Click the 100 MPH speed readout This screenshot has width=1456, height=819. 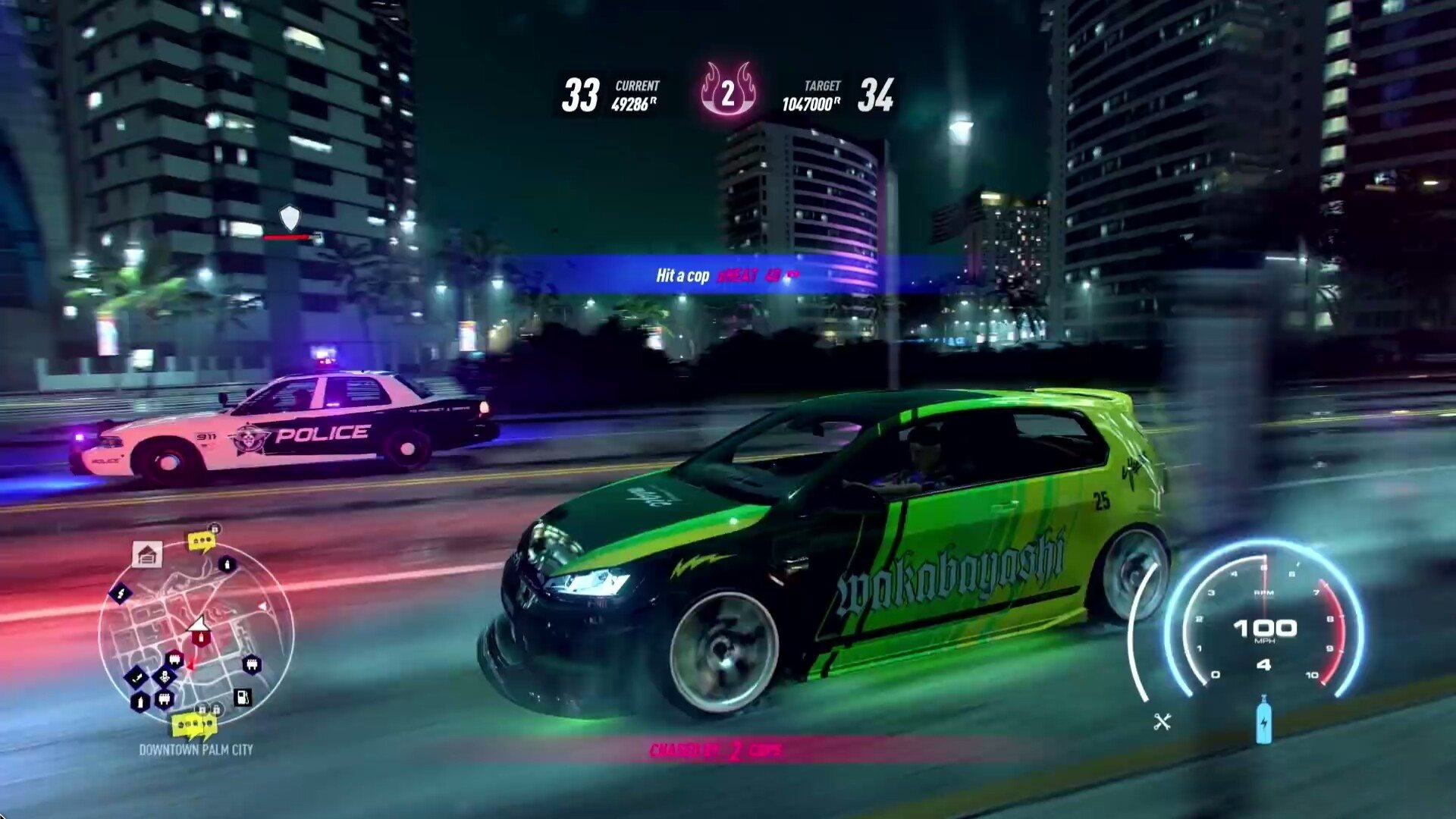[1264, 629]
